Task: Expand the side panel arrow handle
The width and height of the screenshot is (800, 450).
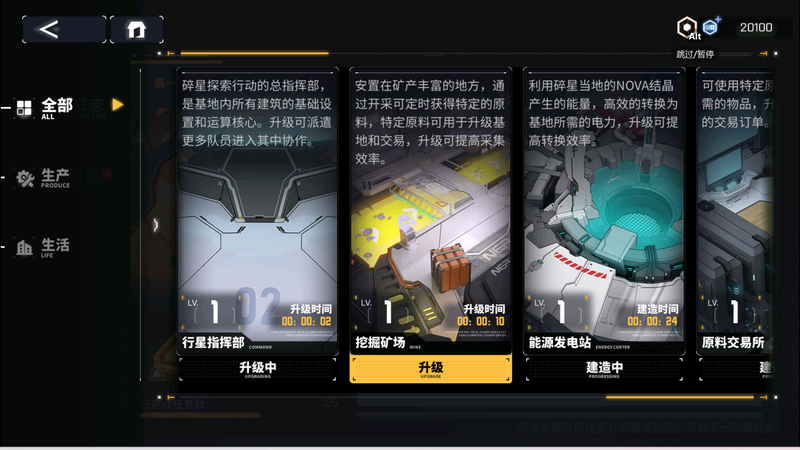Action: point(156,225)
